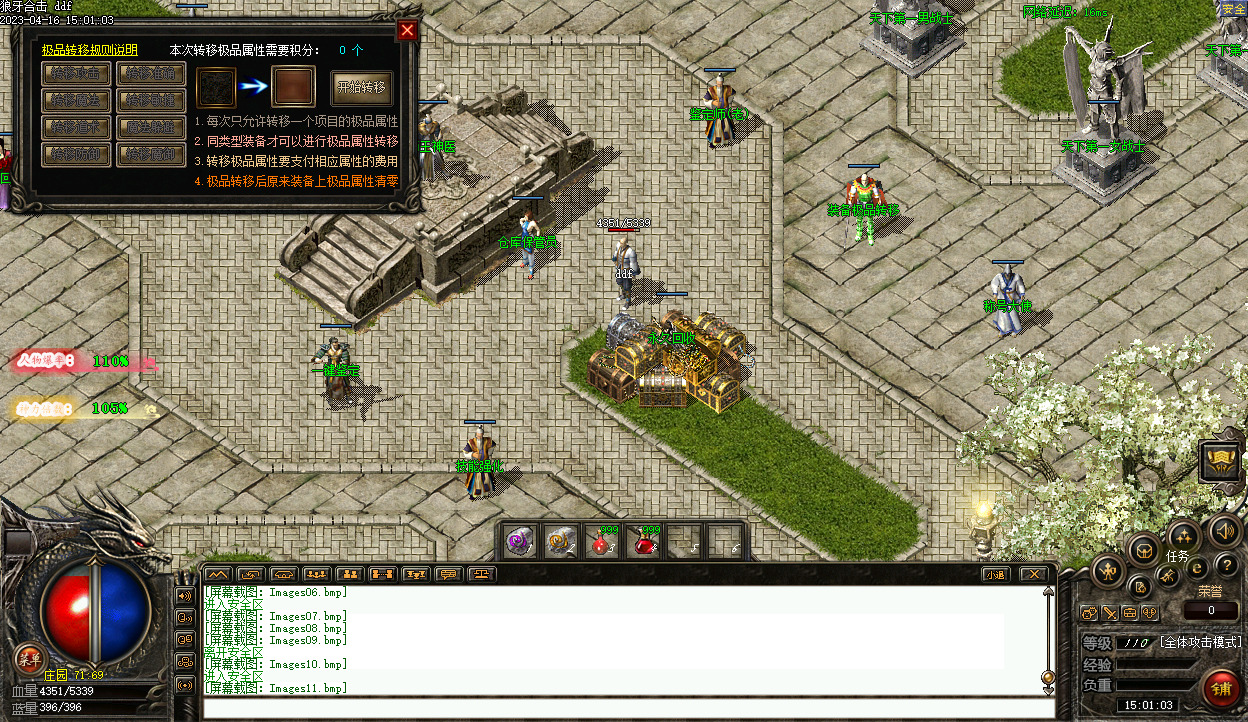Select the 转移攻击 attack transfer button
This screenshot has height=722, width=1248.
pos(76,73)
